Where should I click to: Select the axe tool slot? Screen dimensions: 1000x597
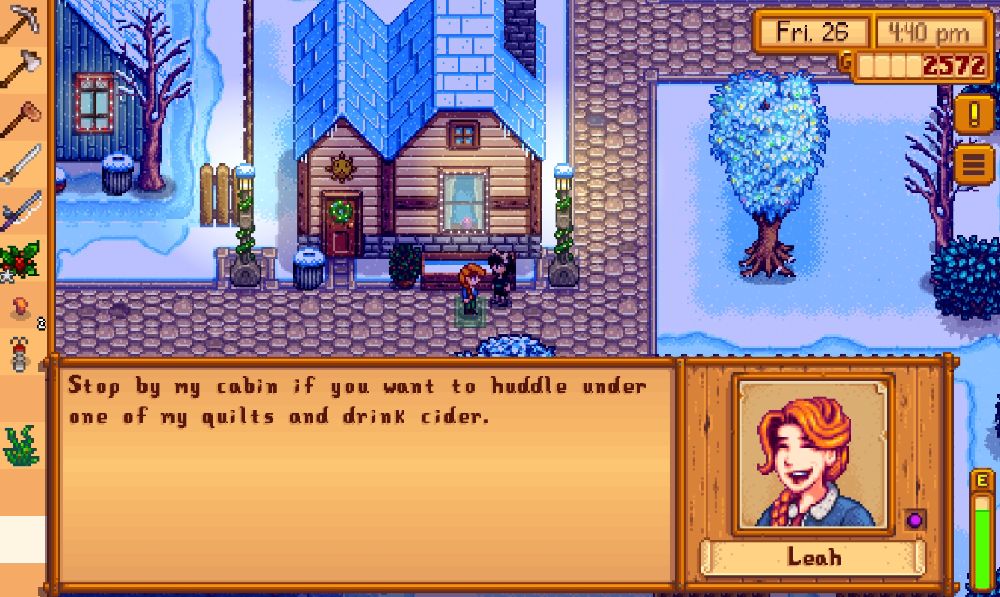tap(20, 70)
